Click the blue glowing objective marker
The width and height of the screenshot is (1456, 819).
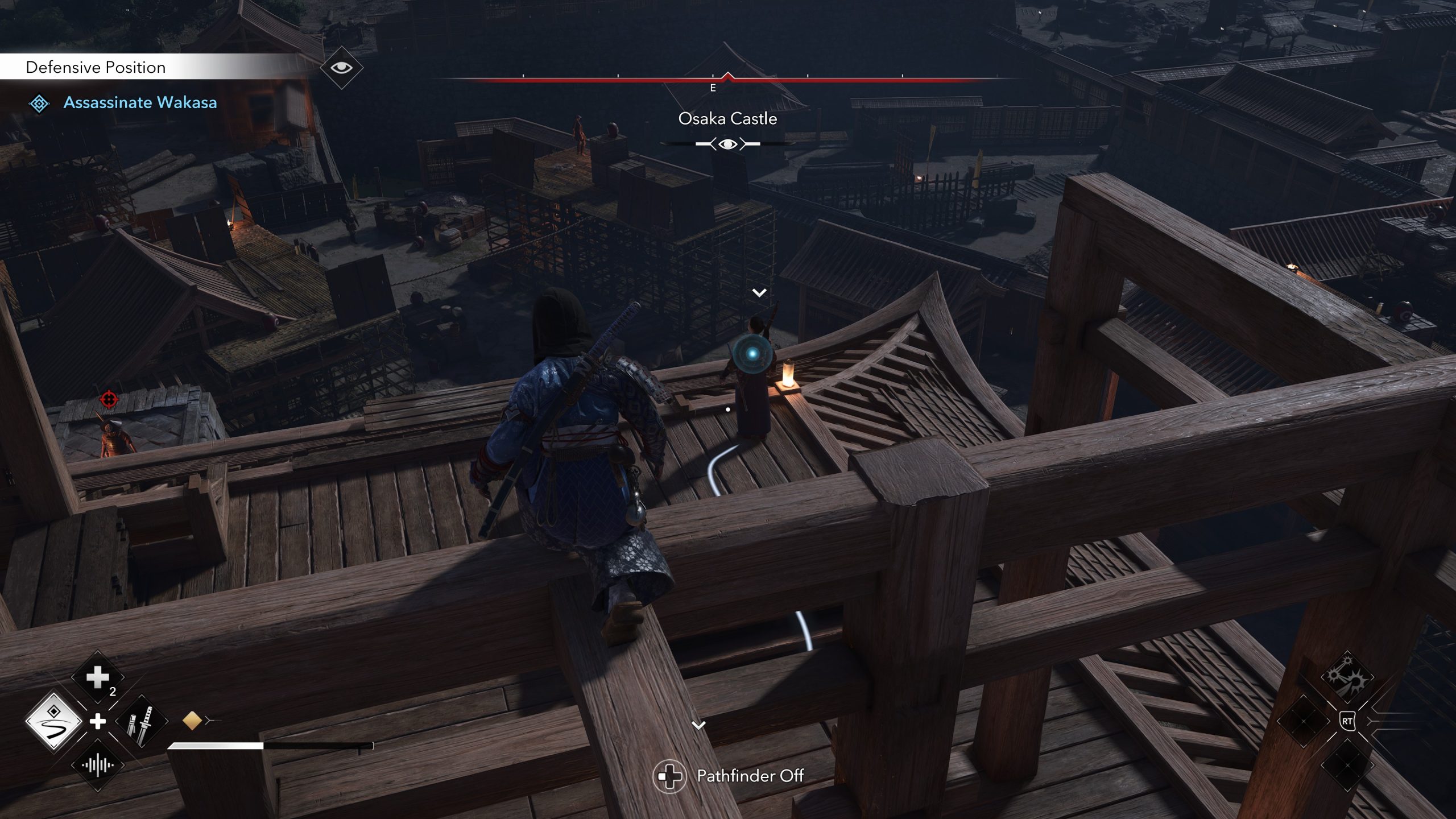coord(752,354)
